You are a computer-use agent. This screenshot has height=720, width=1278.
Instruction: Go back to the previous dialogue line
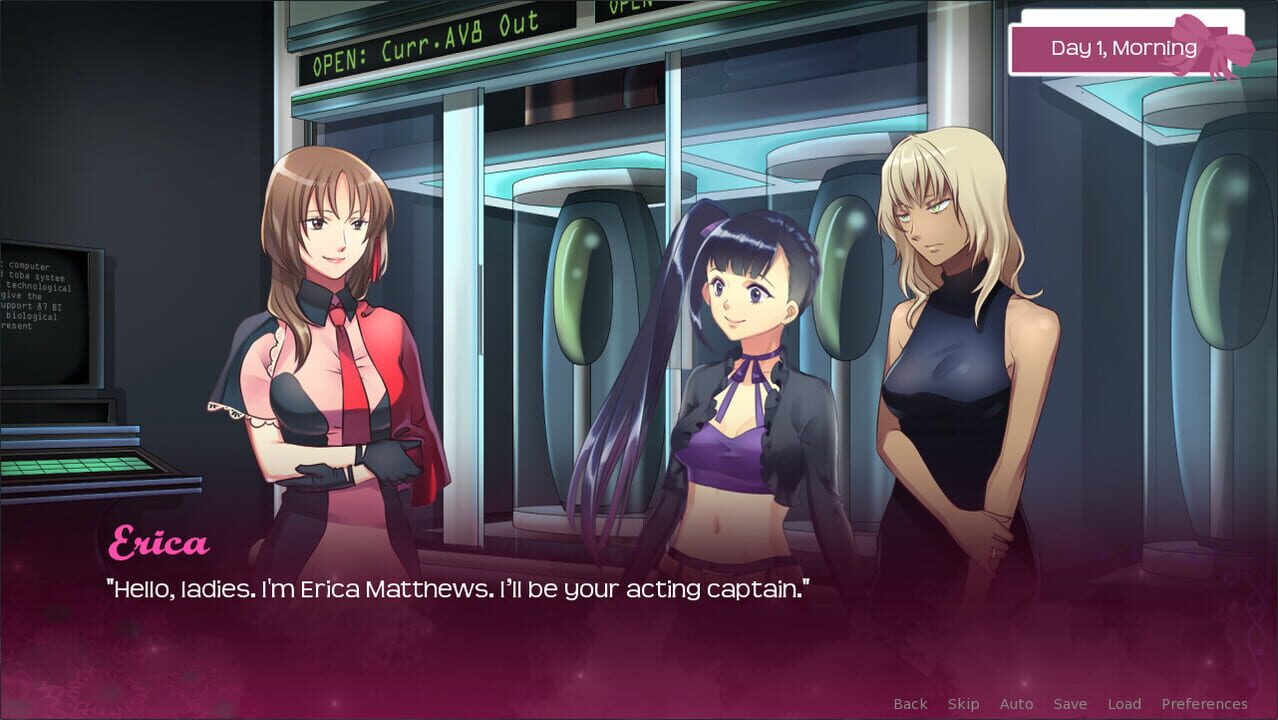[910, 704]
